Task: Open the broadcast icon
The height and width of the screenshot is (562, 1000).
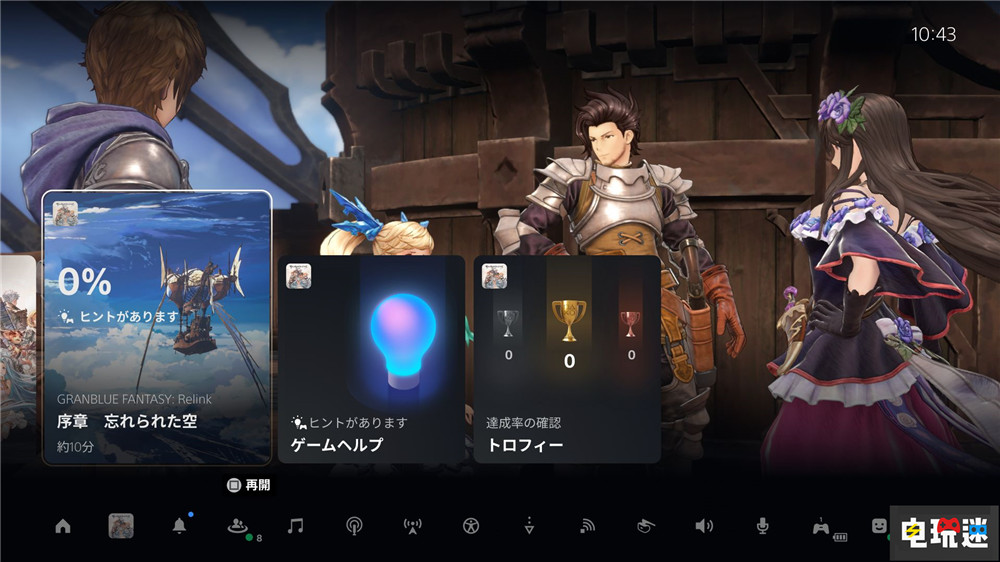Action: (x=354, y=526)
